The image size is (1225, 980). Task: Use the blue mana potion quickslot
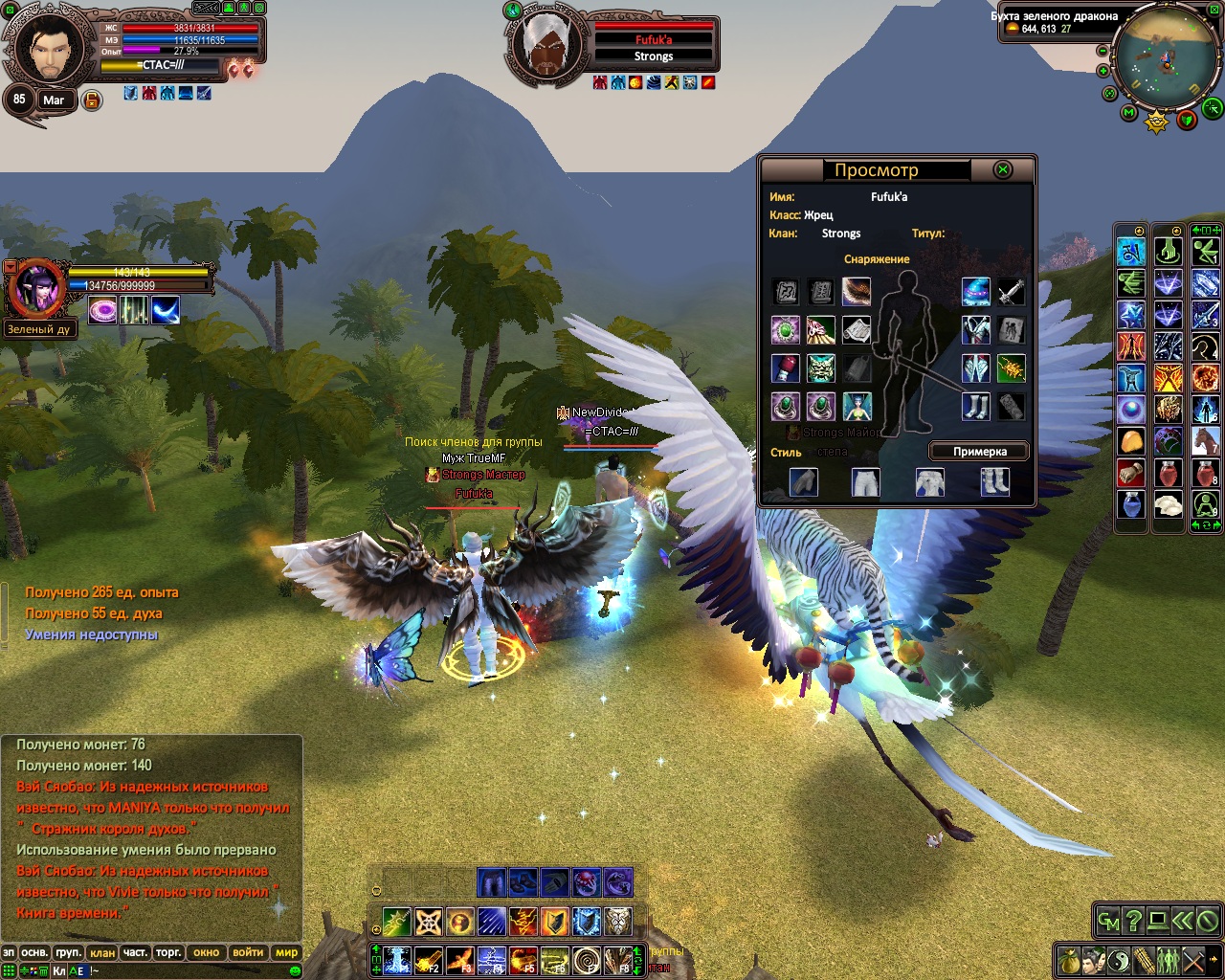click(1131, 504)
